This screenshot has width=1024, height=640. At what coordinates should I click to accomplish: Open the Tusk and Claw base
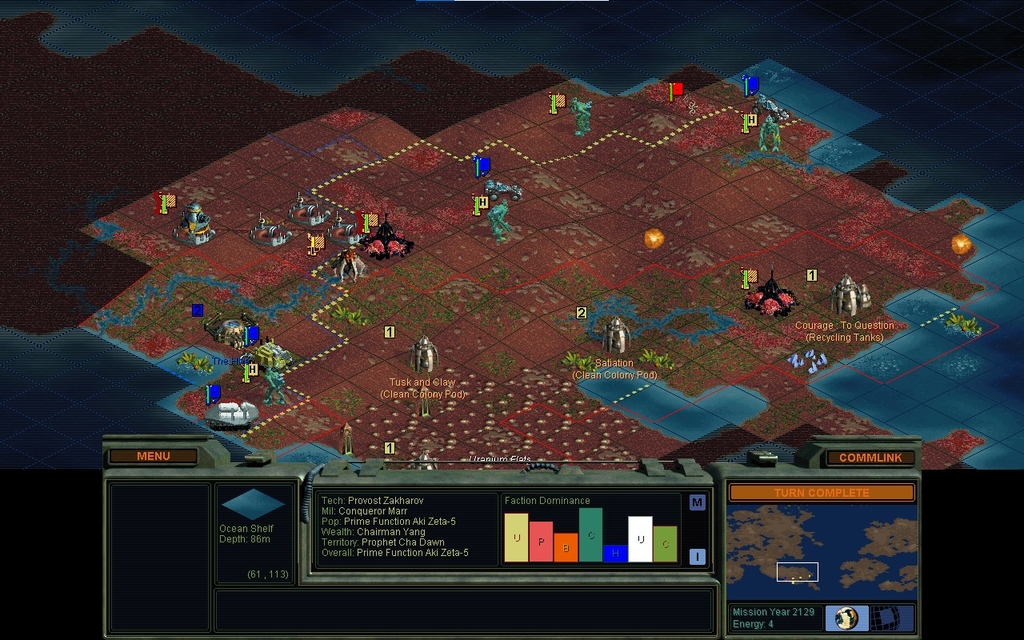(424, 354)
